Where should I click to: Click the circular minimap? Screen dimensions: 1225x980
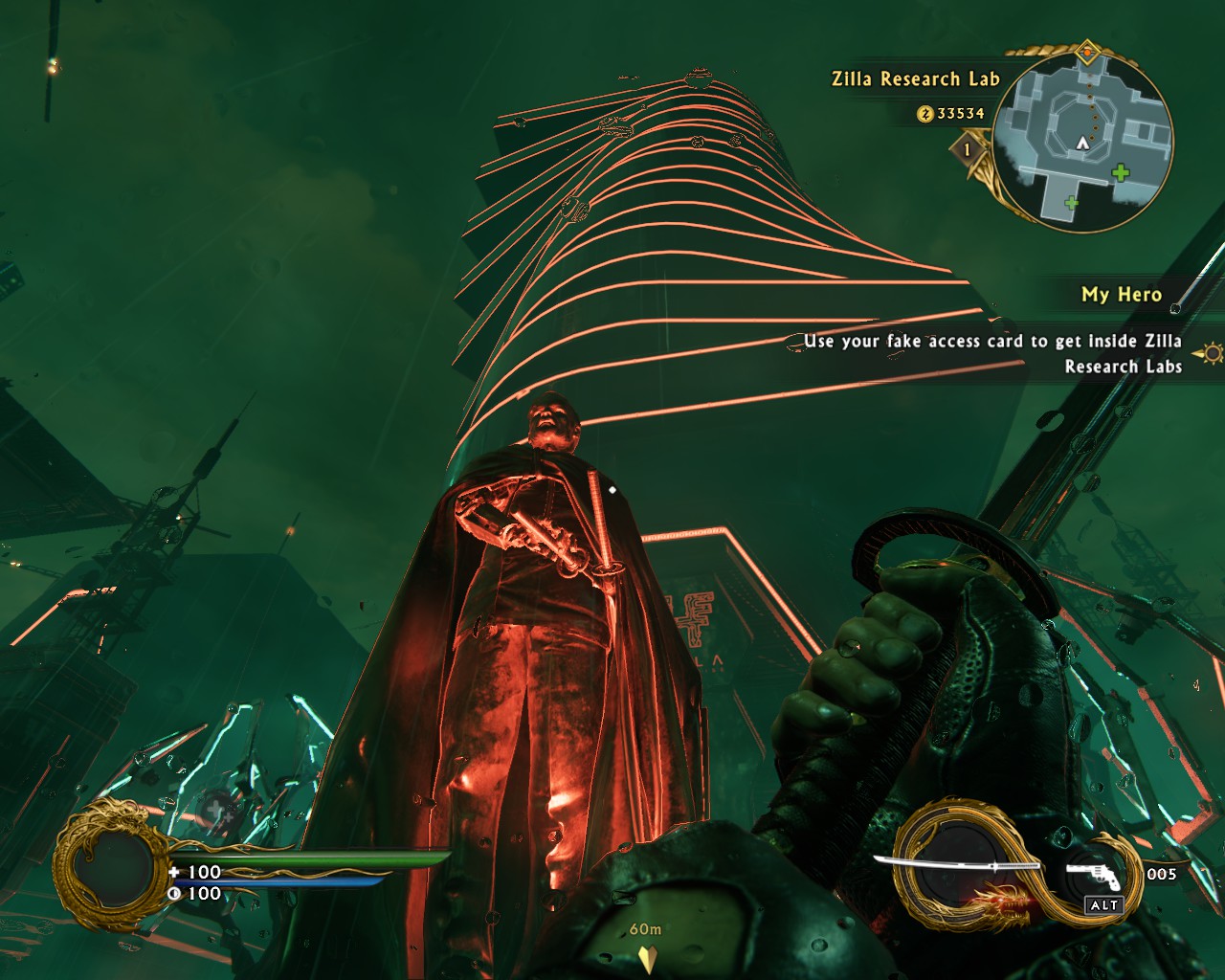point(1082,141)
